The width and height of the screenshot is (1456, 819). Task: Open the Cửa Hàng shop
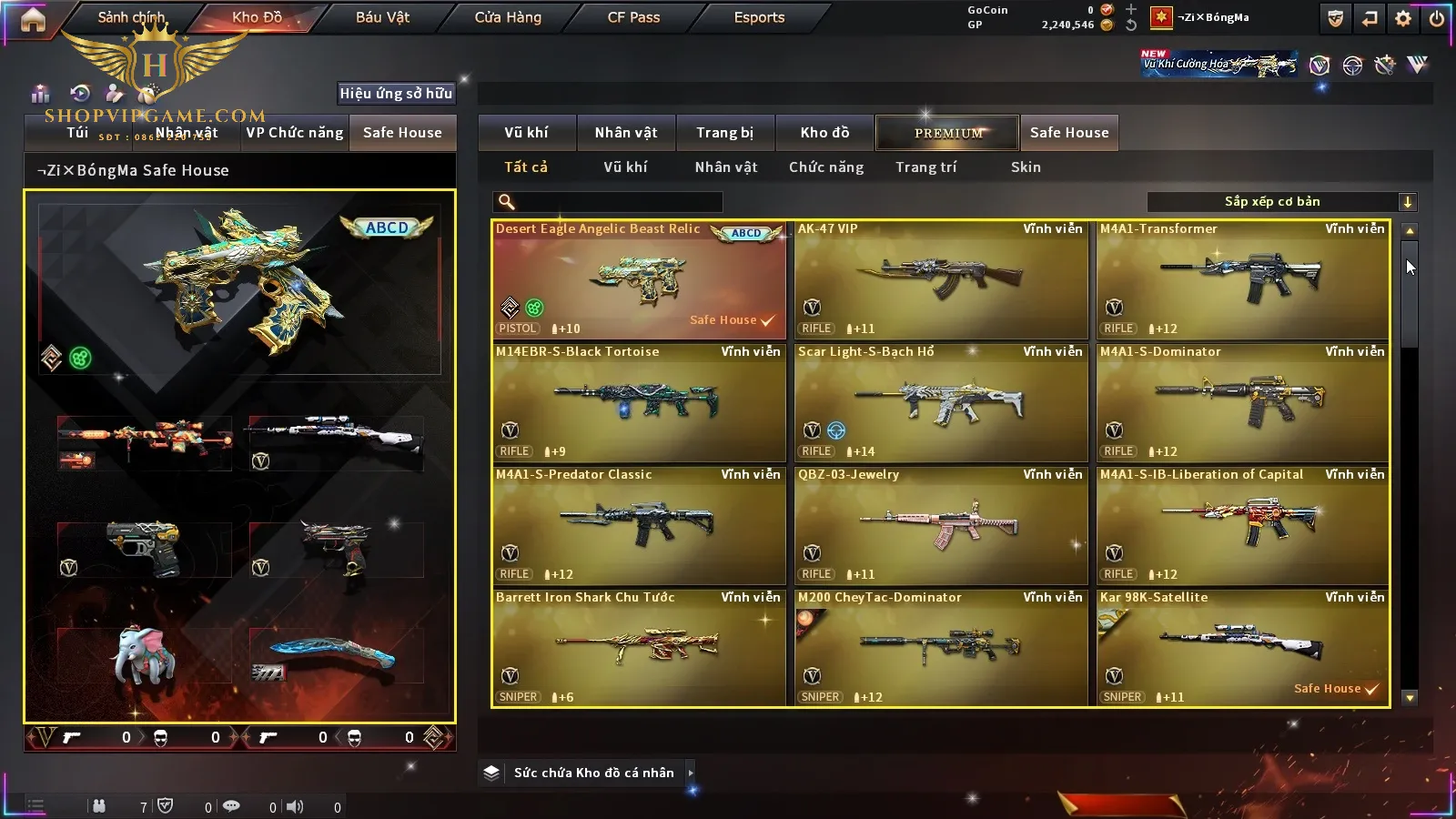508,17
